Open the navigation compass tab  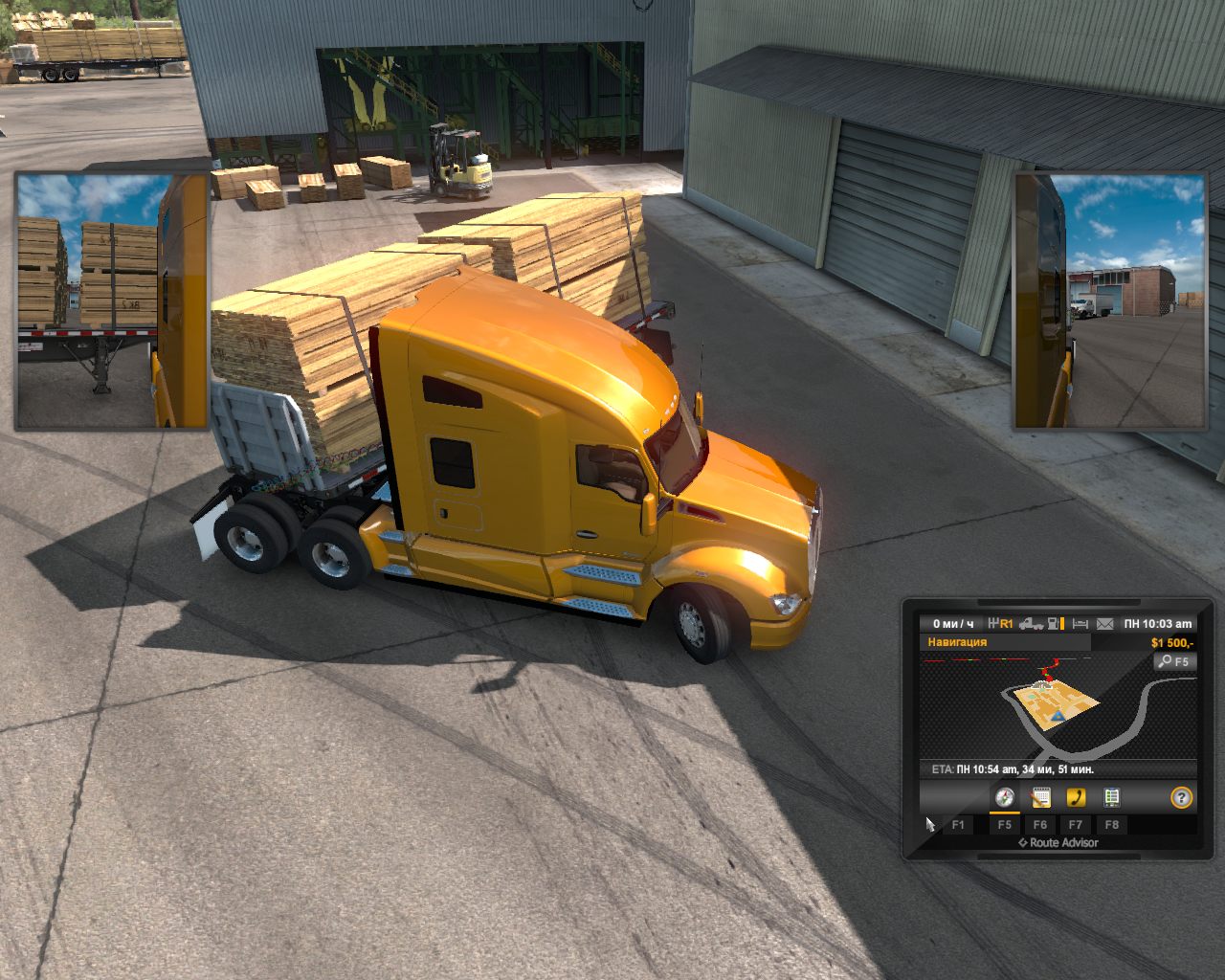1004,797
